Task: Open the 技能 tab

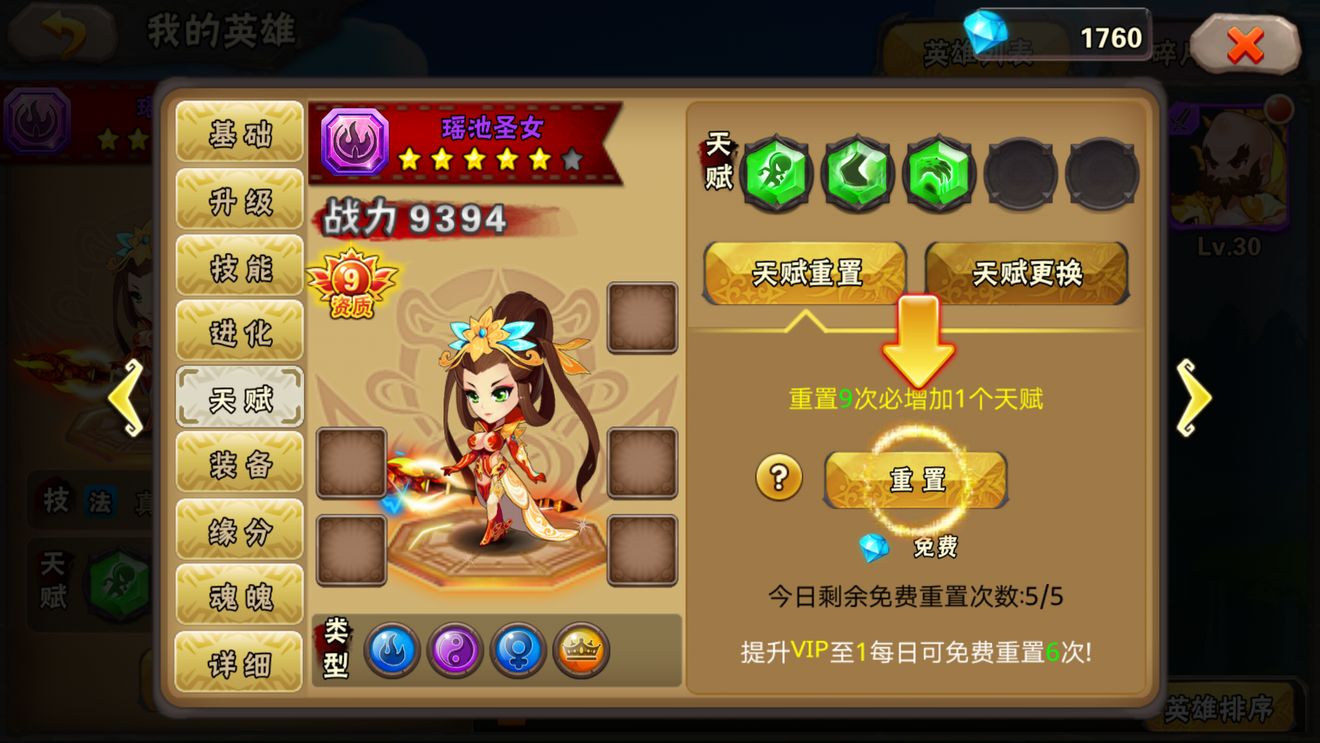Action: 239,266
